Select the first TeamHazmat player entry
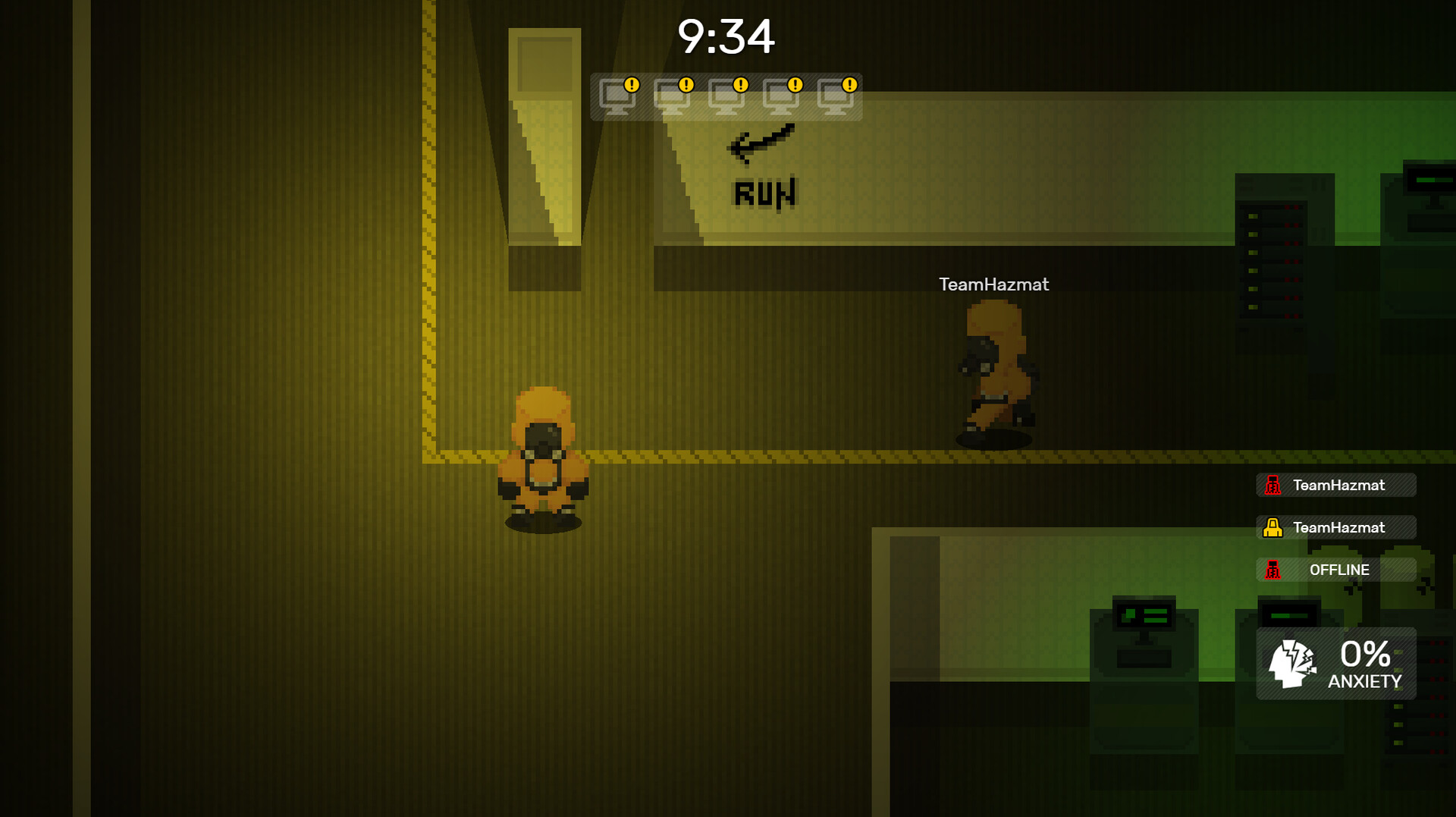The height and width of the screenshot is (817, 1456). 1336,485
